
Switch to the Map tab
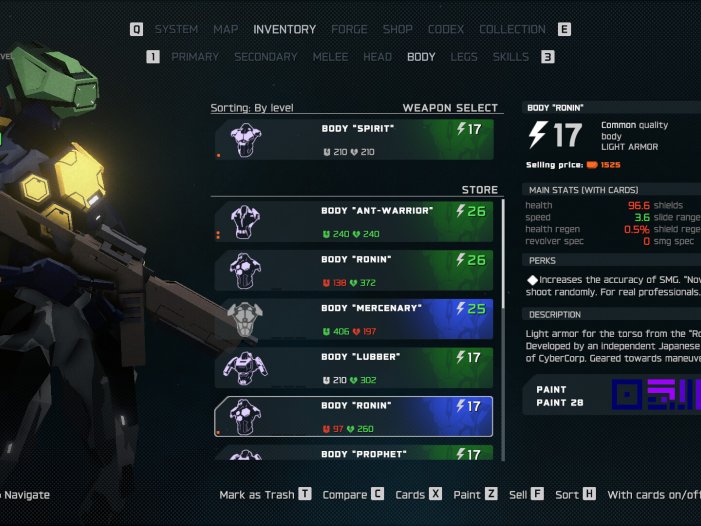click(226, 30)
